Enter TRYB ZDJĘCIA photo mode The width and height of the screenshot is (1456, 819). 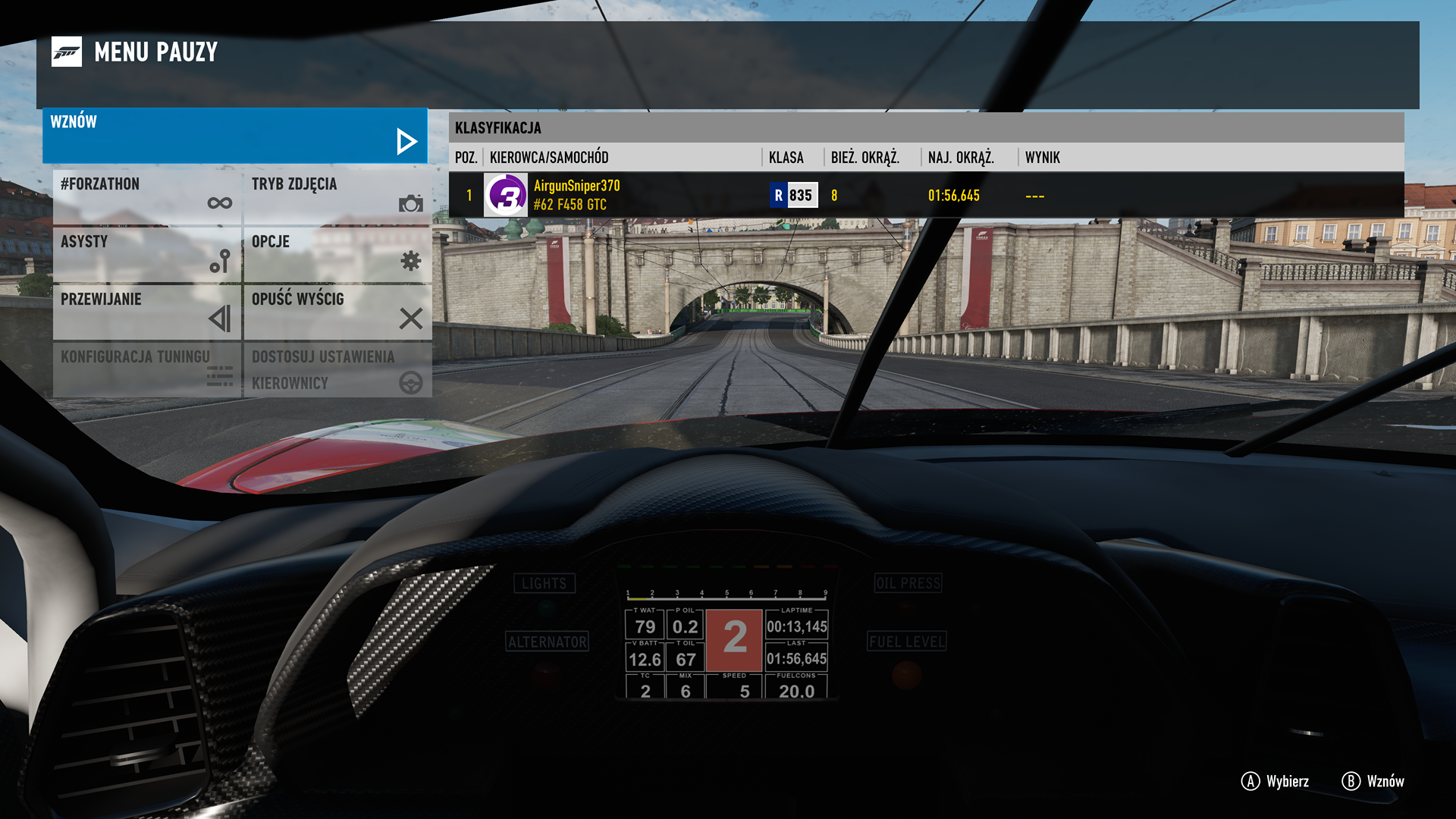pos(337,196)
